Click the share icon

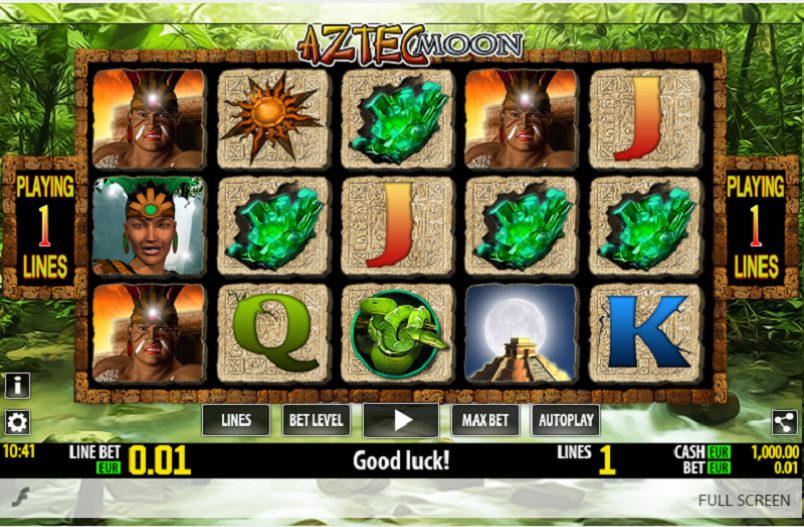(x=785, y=422)
